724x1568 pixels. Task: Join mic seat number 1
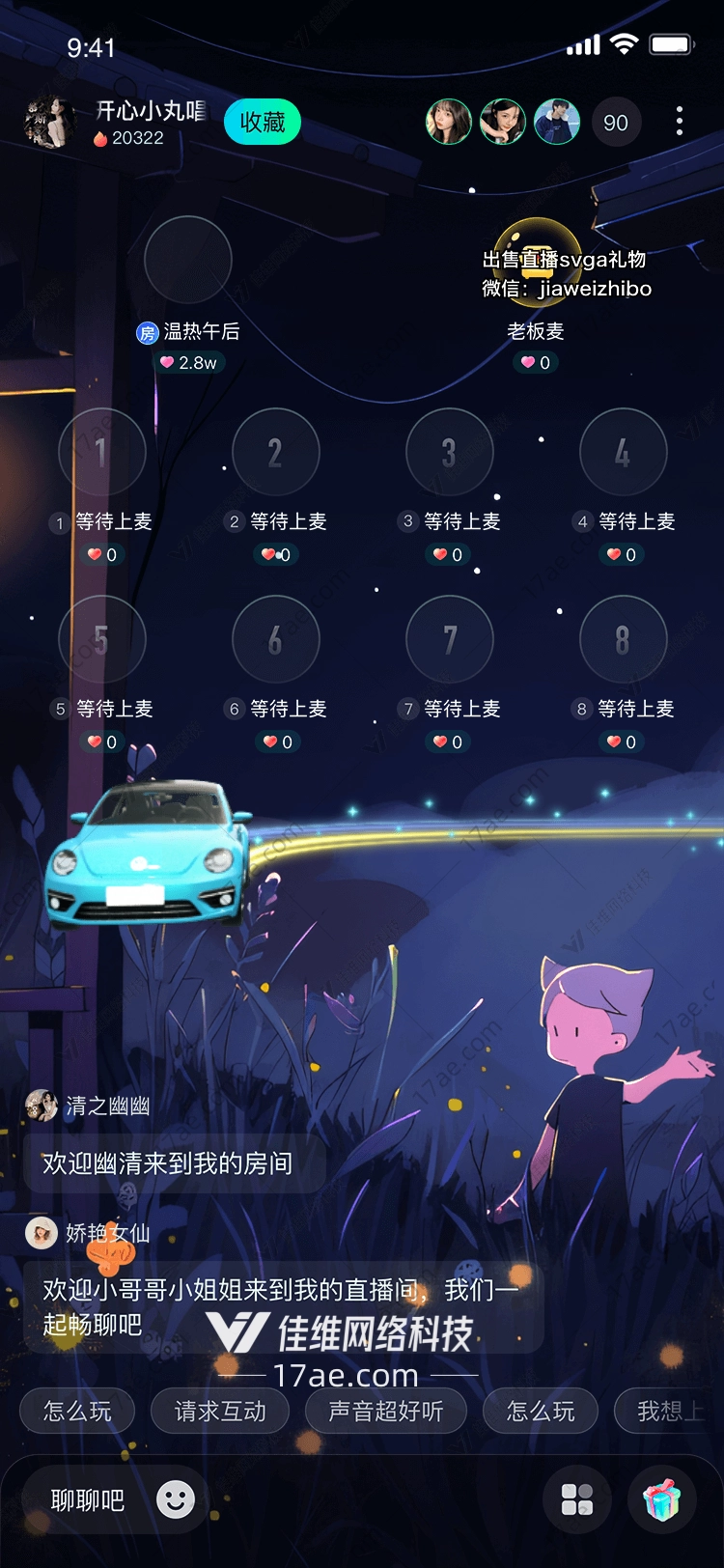coord(102,452)
